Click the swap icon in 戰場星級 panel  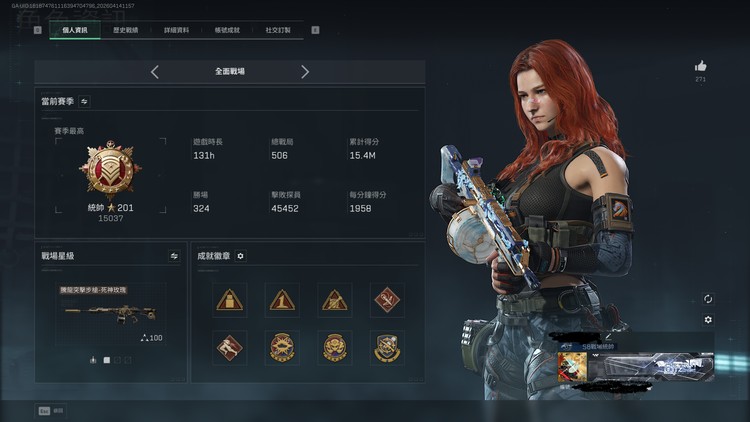(x=174, y=256)
